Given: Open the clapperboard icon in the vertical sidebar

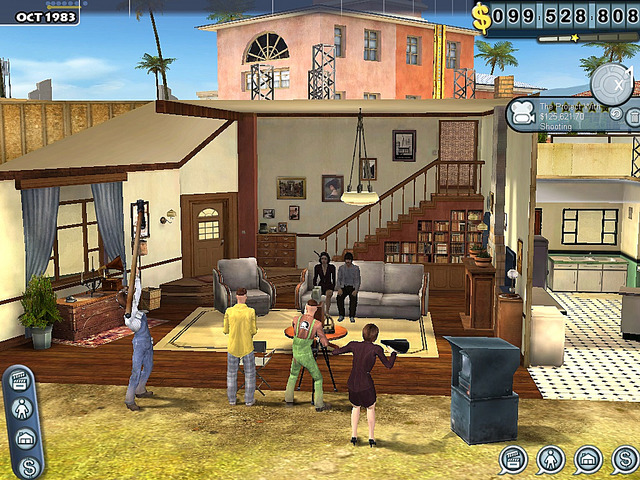Looking at the screenshot, I should [21, 382].
